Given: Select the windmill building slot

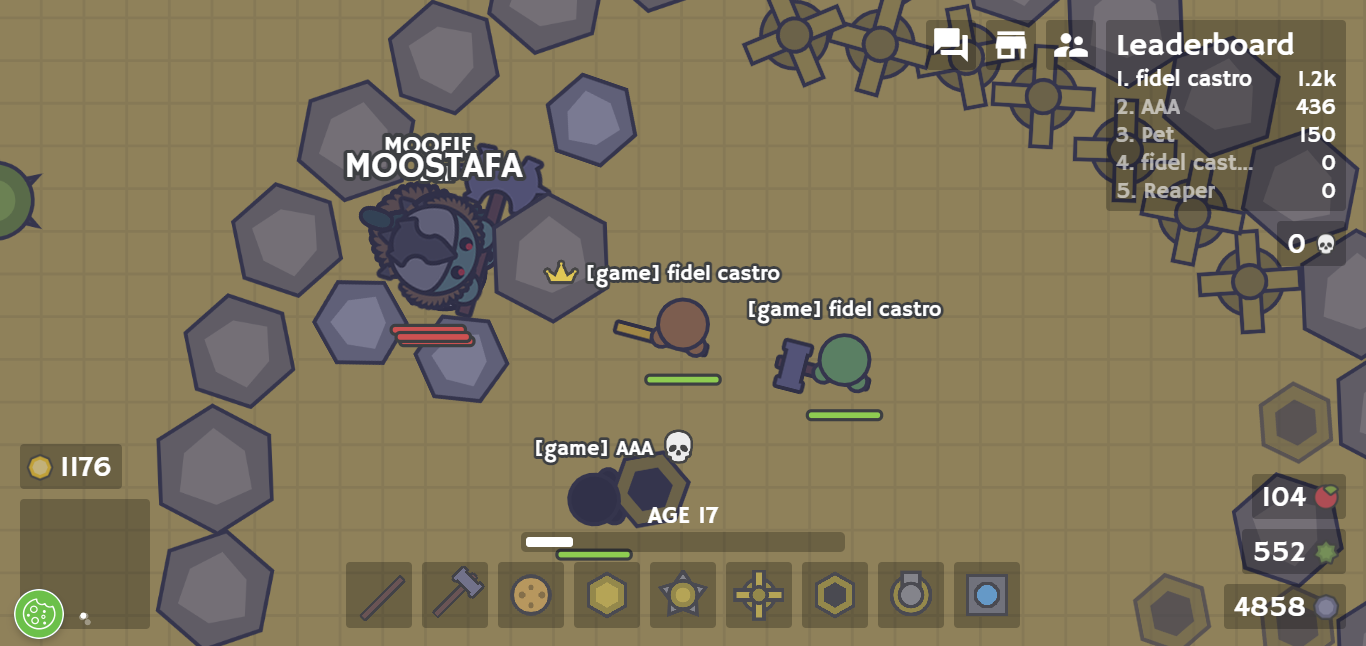Looking at the screenshot, I should pyautogui.click(x=759, y=595).
